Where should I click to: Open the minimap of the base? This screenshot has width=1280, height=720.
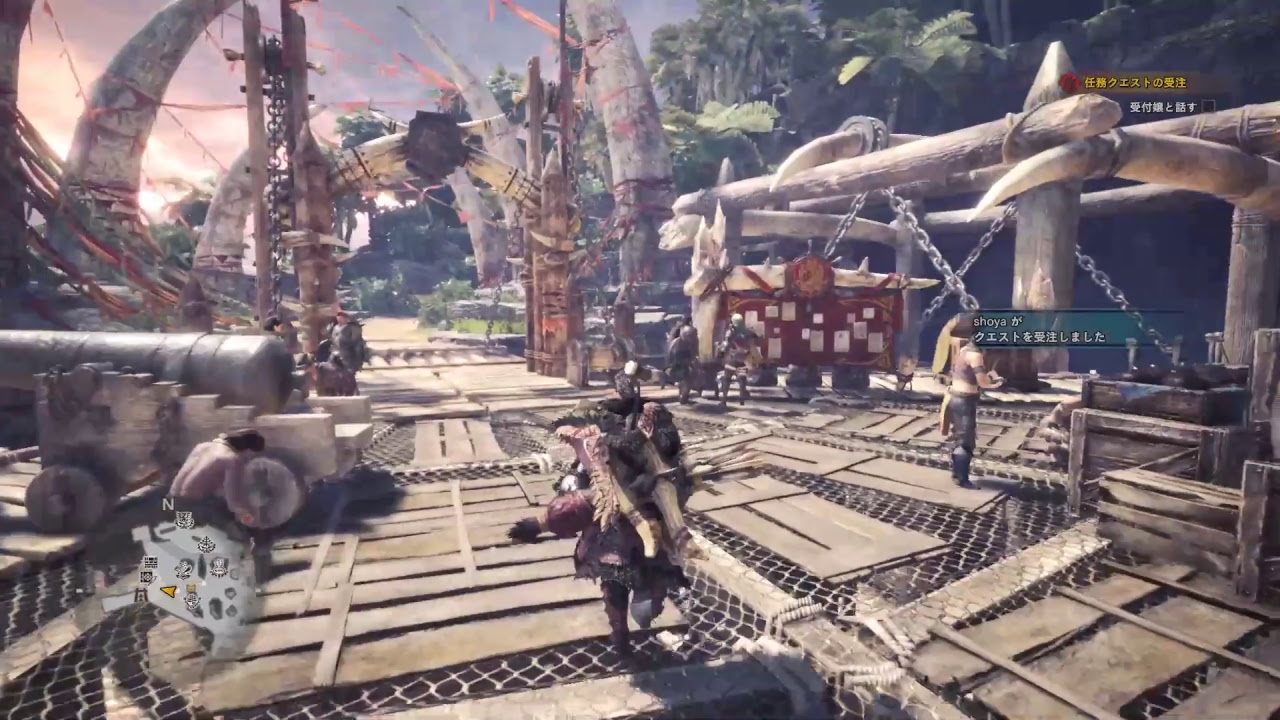tap(190, 565)
